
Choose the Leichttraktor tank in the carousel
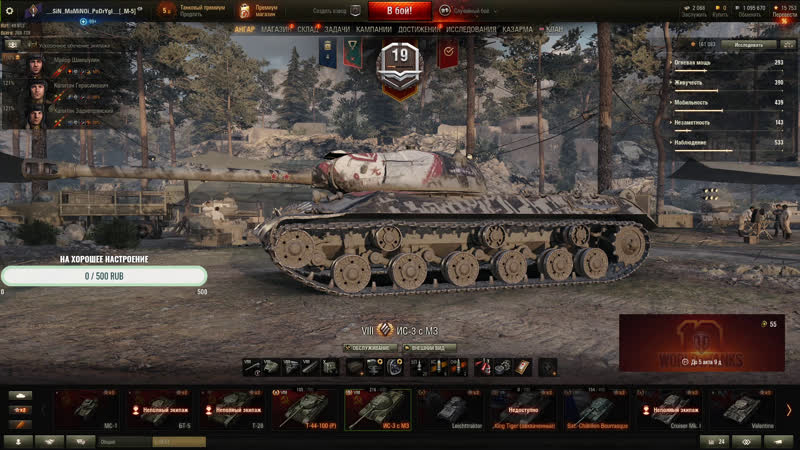tap(448, 409)
